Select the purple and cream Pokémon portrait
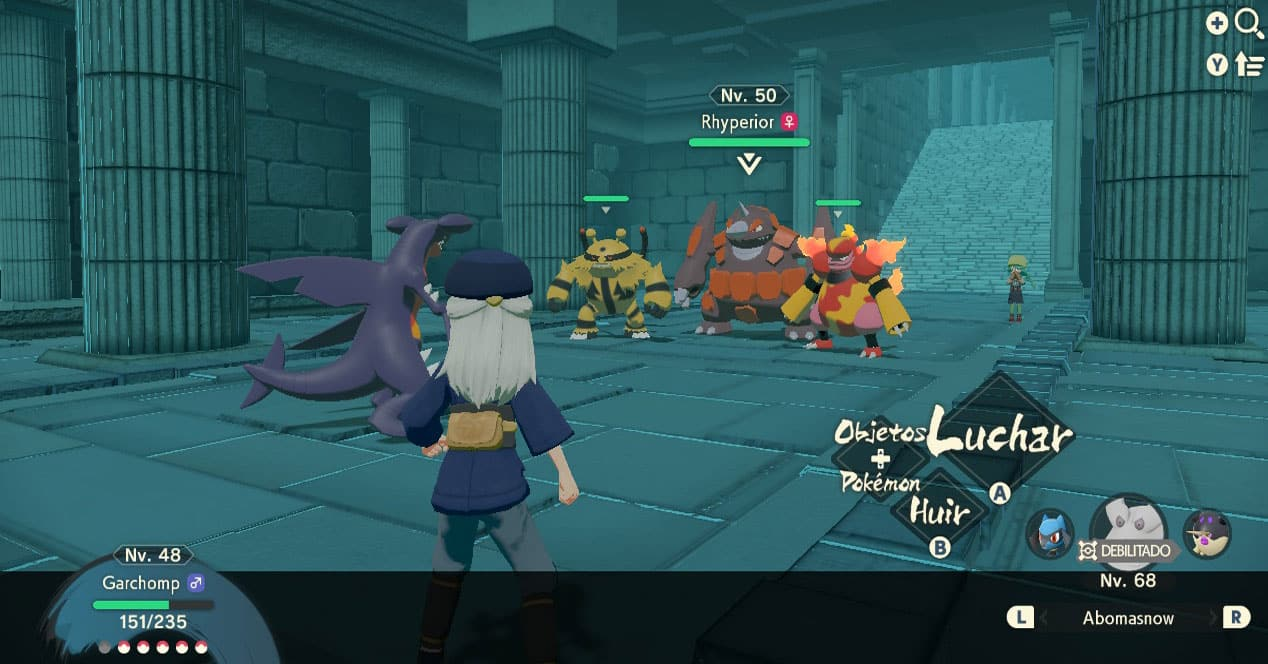 point(1206,533)
